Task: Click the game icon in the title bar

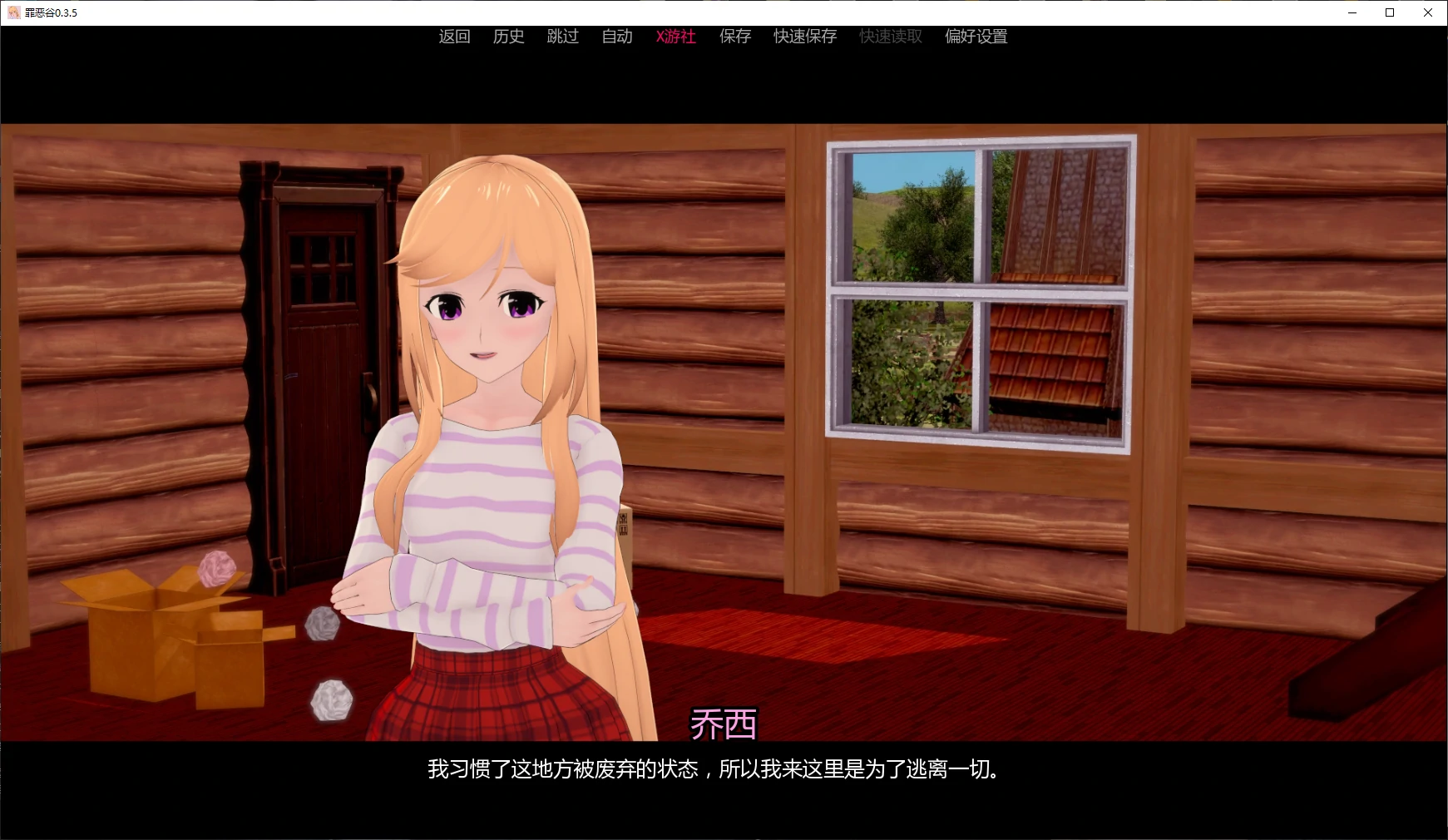Action: [x=13, y=12]
